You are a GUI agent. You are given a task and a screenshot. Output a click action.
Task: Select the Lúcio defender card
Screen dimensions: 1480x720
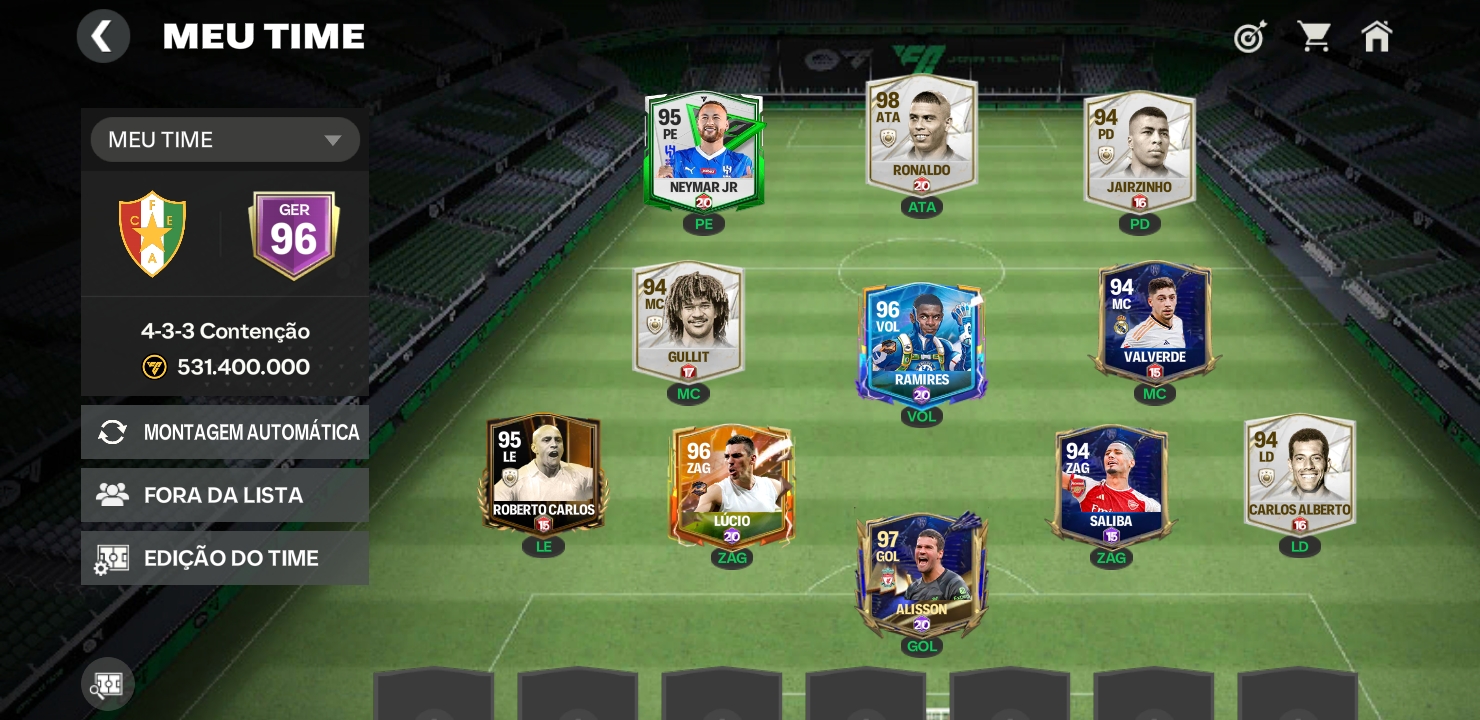pyautogui.click(x=732, y=486)
